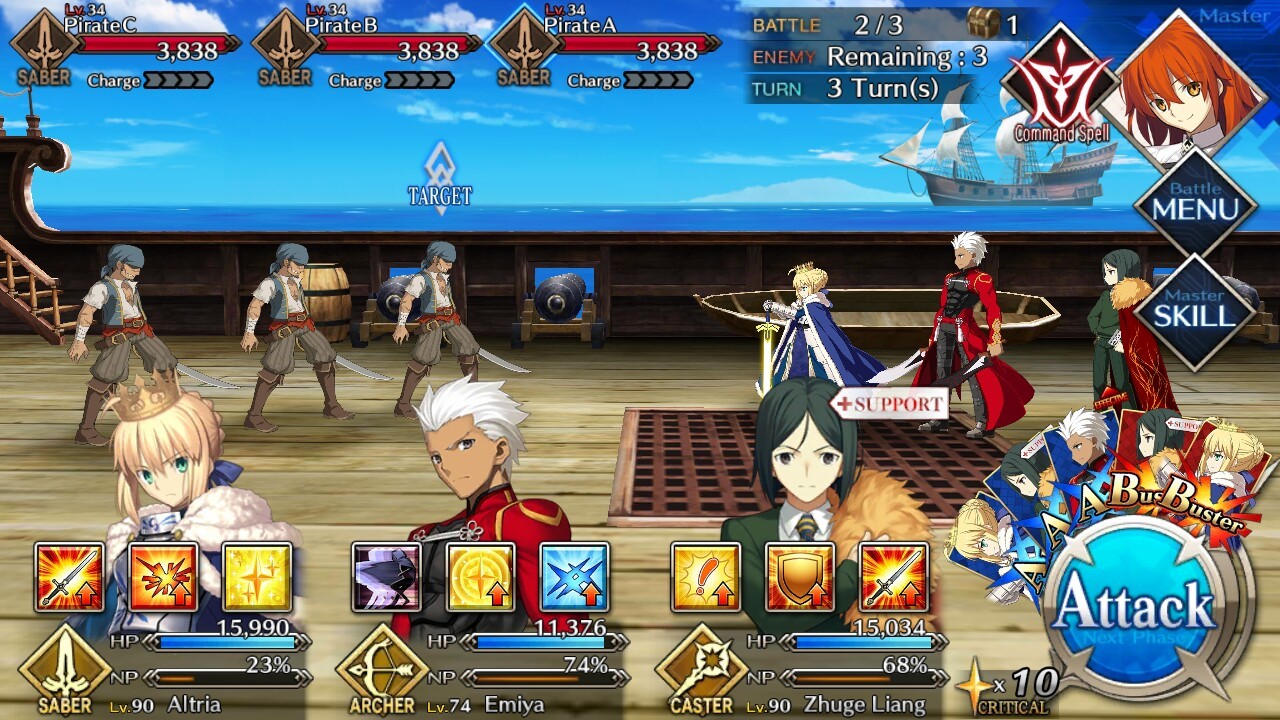
Task: Open Emiya's Archer status panel
Action: tap(480, 670)
